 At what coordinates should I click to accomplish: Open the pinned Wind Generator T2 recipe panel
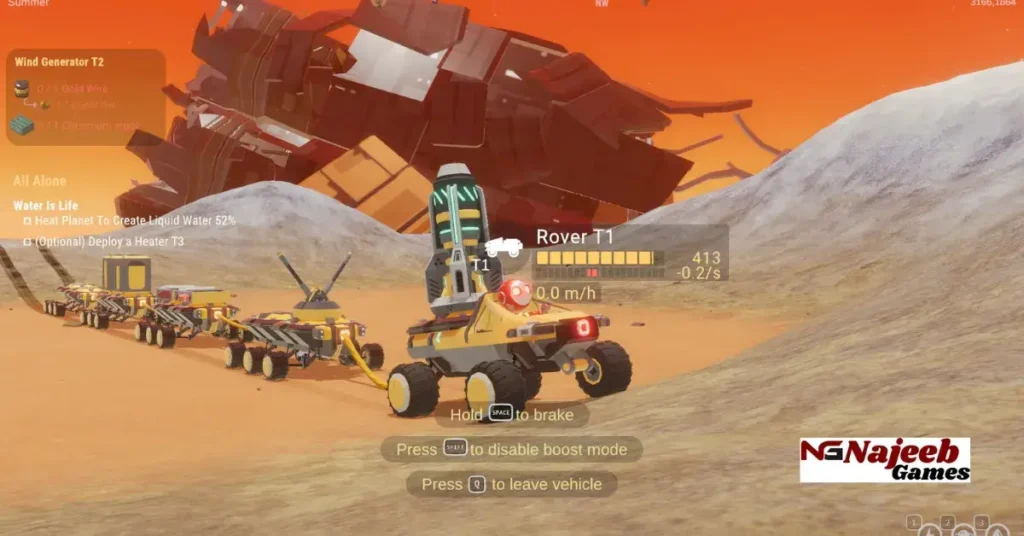pyautogui.click(x=59, y=62)
